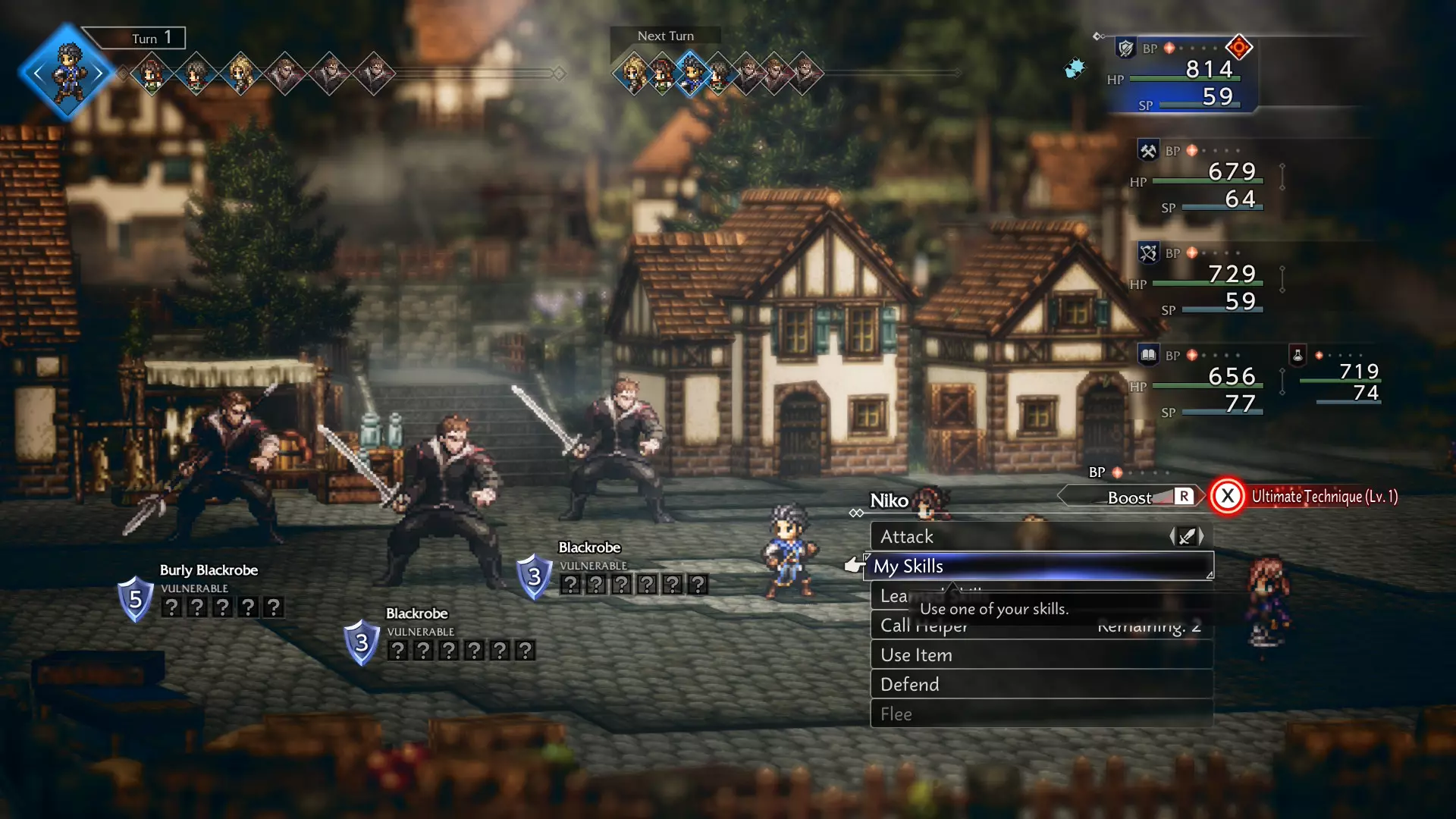1456x819 pixels.
Task: Click the active character's large turn portrait
Action: [68, 74]
